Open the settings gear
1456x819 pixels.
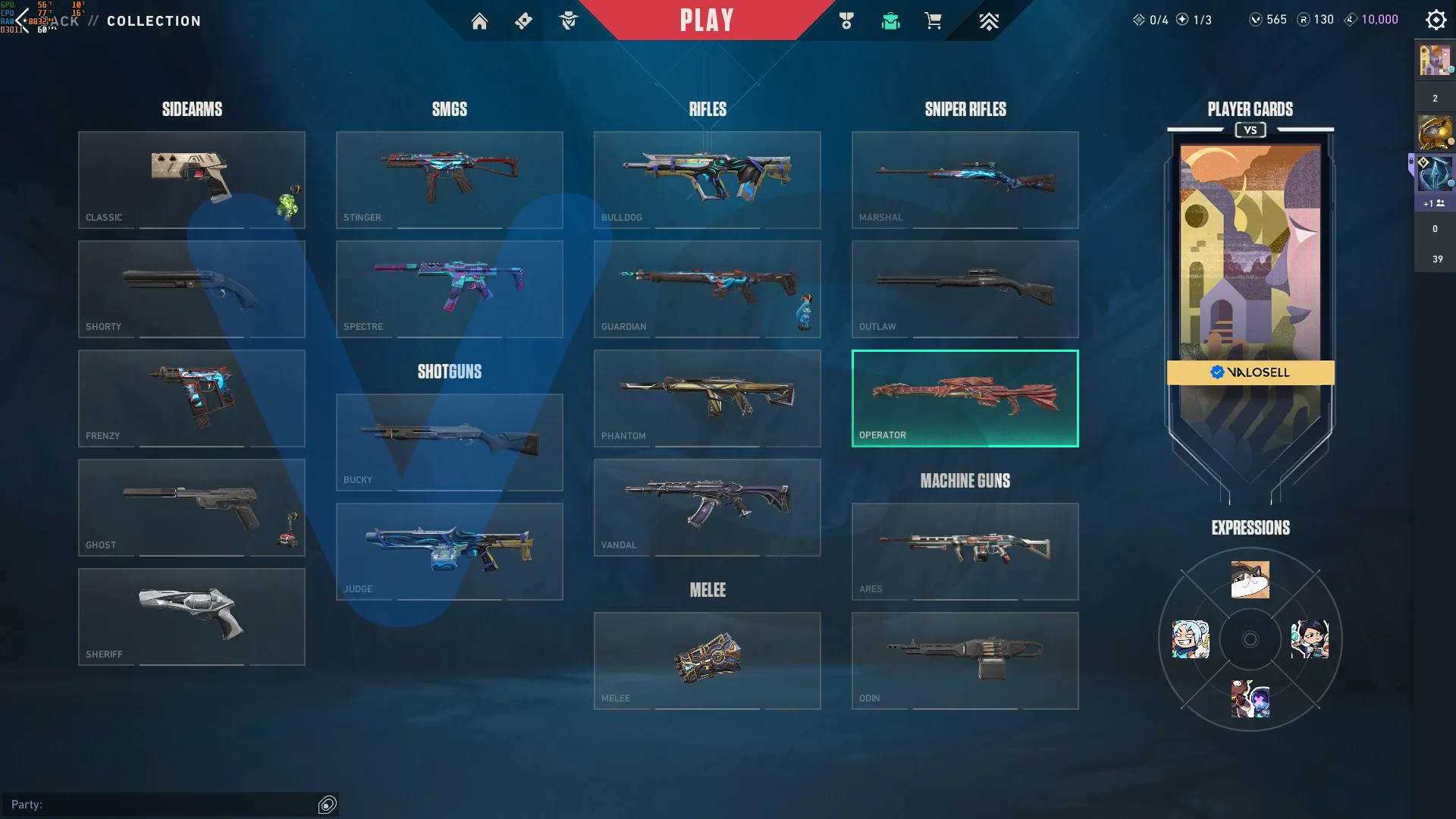(x=1436, y=20)
